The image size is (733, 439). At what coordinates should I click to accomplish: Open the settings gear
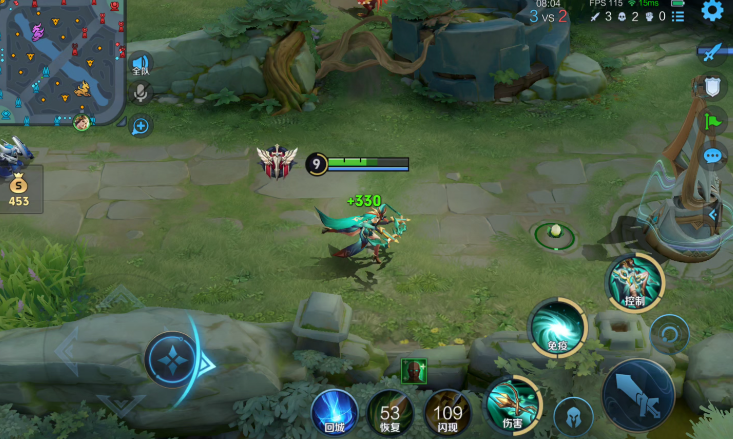pos(712,11)
